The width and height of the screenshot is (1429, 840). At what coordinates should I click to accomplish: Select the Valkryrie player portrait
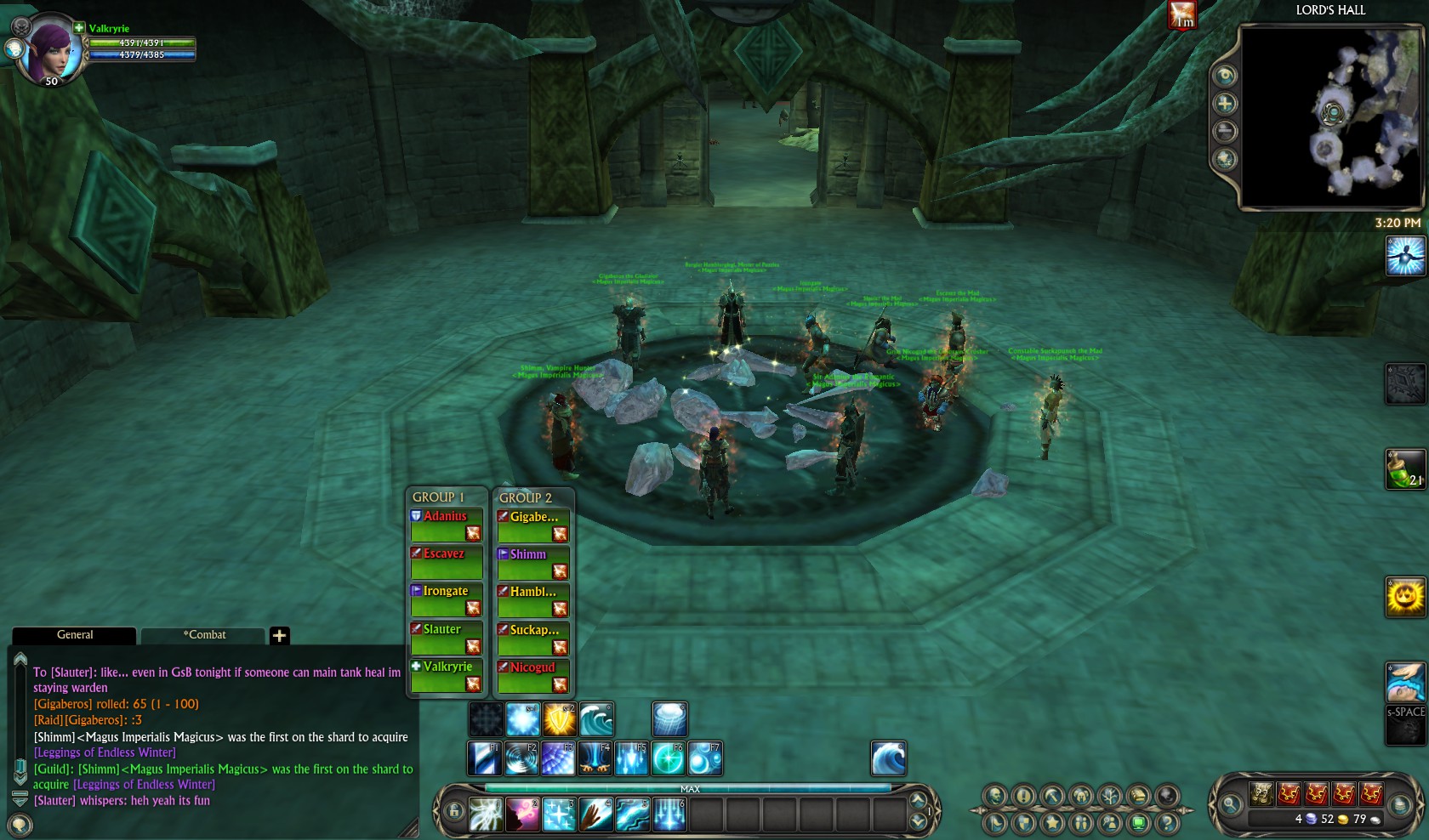[x=49, y=49]
